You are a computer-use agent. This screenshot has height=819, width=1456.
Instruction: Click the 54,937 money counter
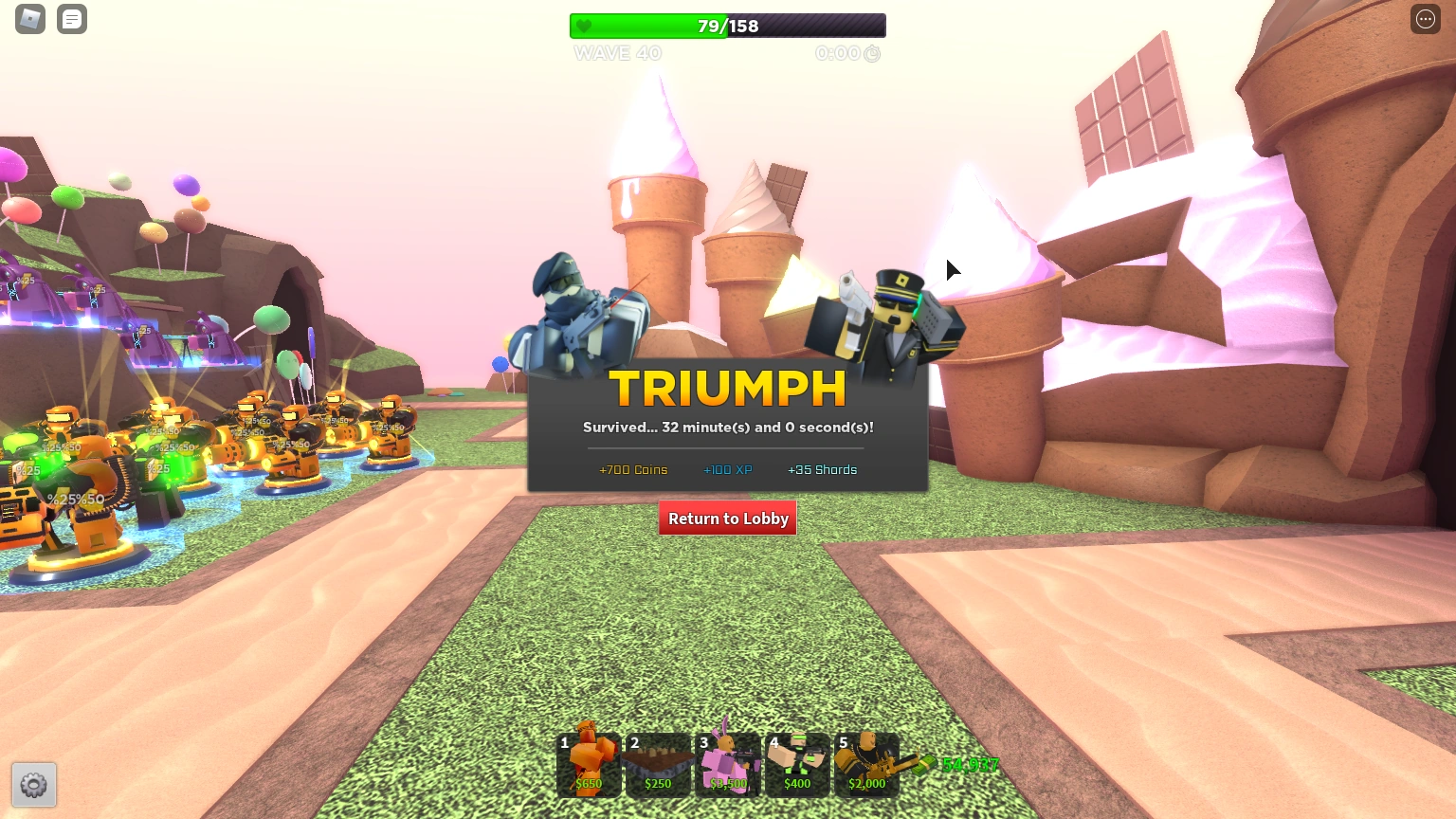[969, 764]
